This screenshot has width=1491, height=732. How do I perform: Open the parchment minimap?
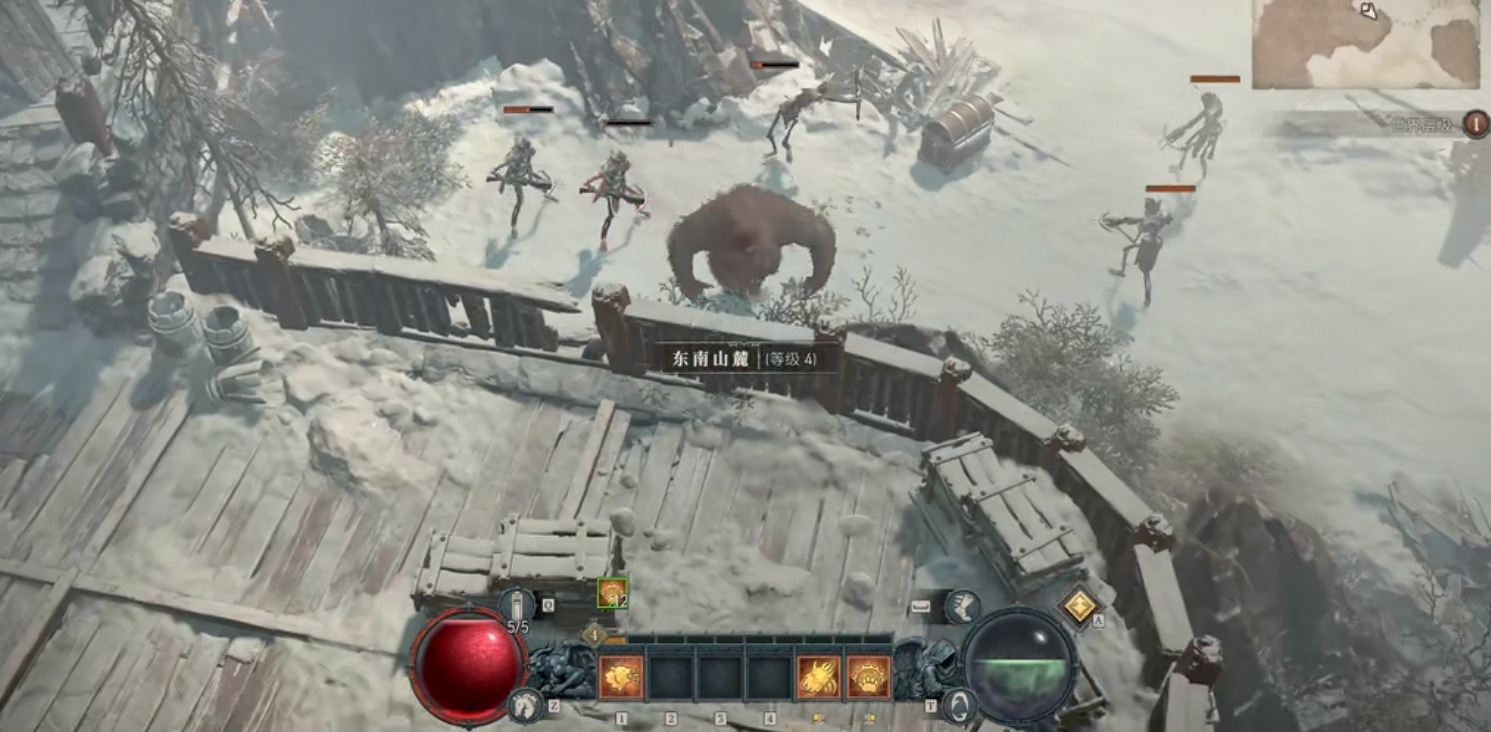pyautogui.click(x=1366, y=45)
